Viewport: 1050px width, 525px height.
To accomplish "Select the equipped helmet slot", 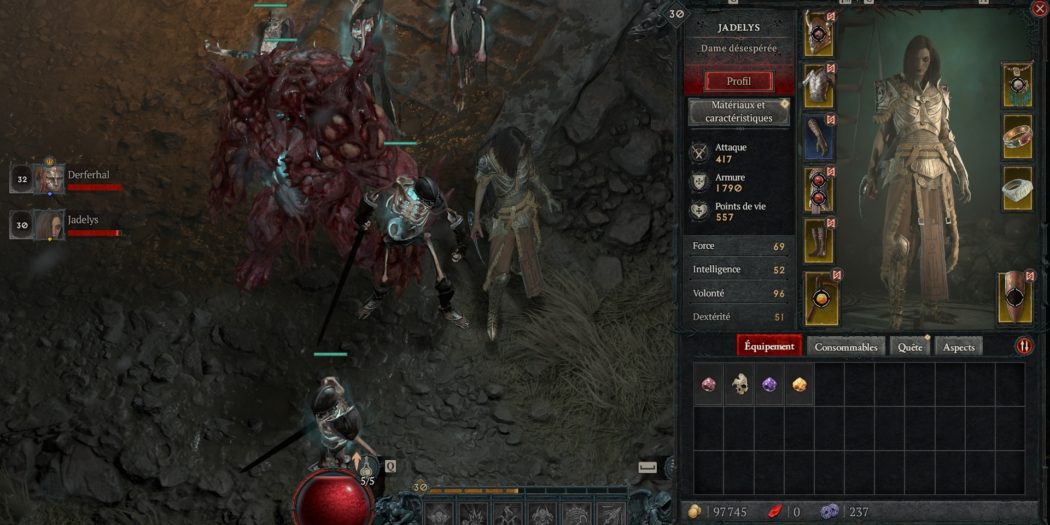I will click(x=819, y=35).
